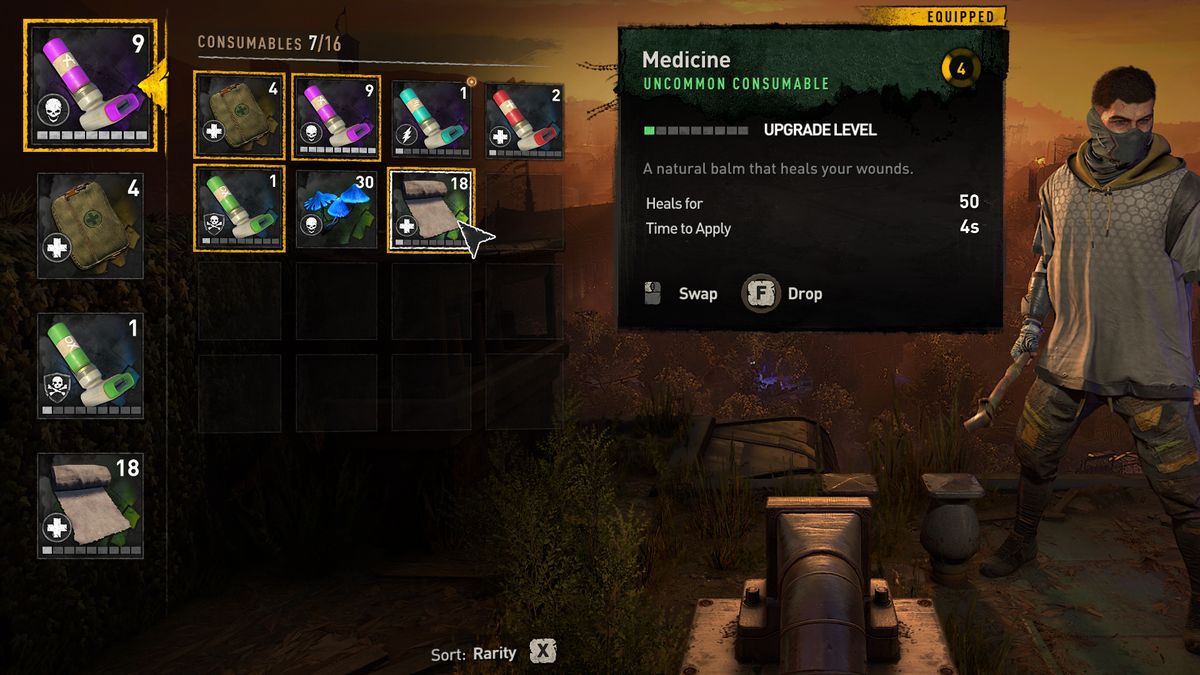Choose the green medkit pouch in the consumables grid
Screen dimensions: 1200x675
[239, 117]
